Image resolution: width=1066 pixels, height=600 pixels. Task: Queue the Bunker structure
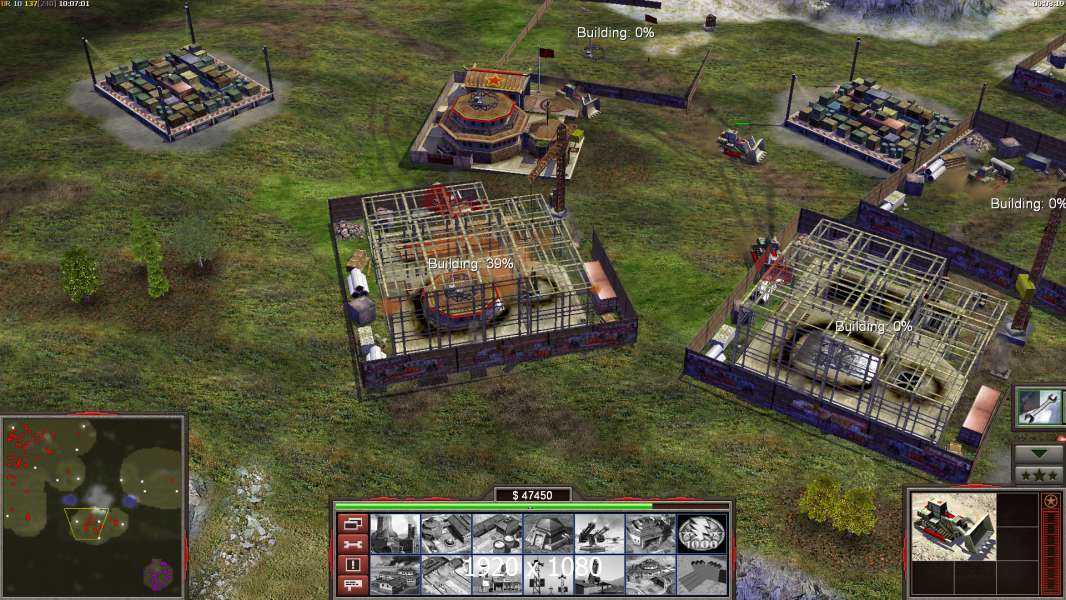click(x=549, y=534)
